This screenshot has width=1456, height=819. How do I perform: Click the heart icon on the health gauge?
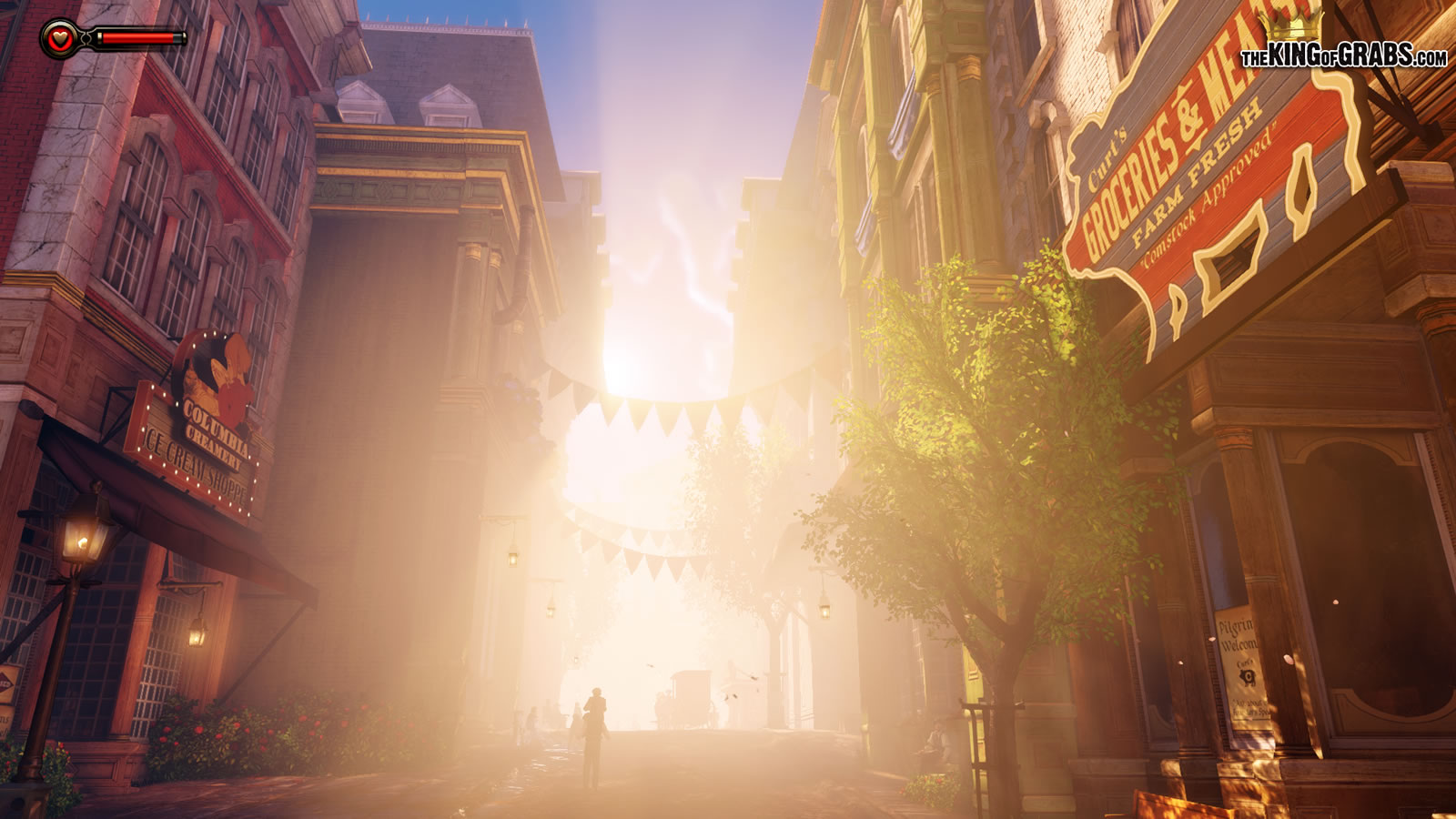click(60, 38)
